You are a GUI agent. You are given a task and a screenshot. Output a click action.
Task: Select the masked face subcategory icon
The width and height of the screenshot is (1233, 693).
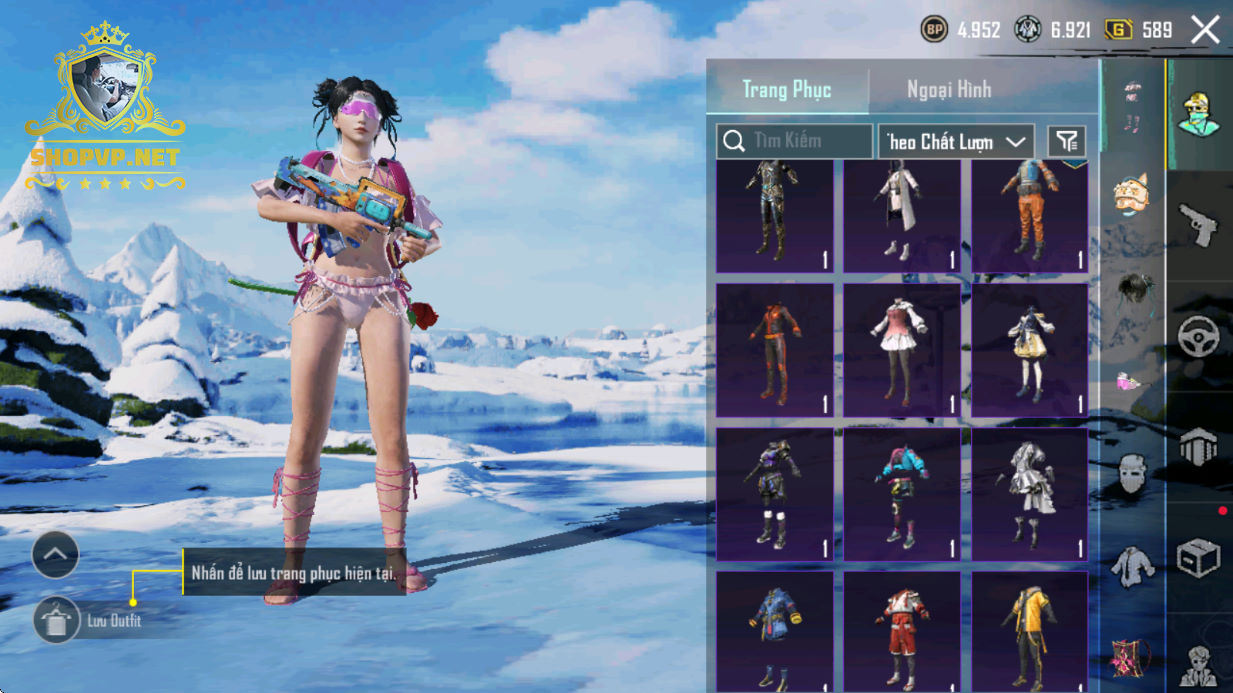coord(1131,474)
